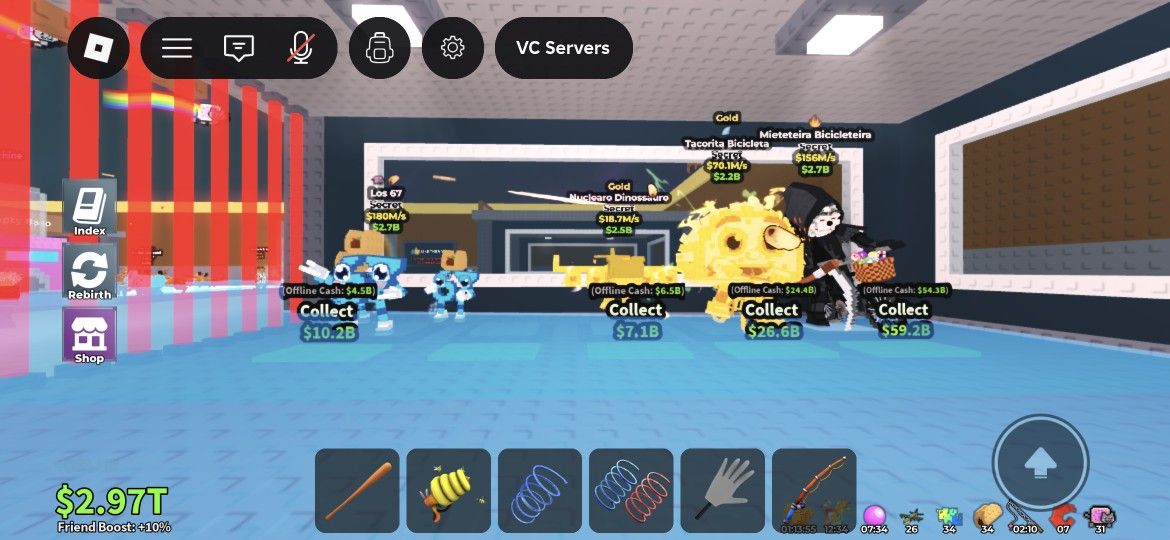Open the gear settings button
The image size is (1170, 540).
452,48
